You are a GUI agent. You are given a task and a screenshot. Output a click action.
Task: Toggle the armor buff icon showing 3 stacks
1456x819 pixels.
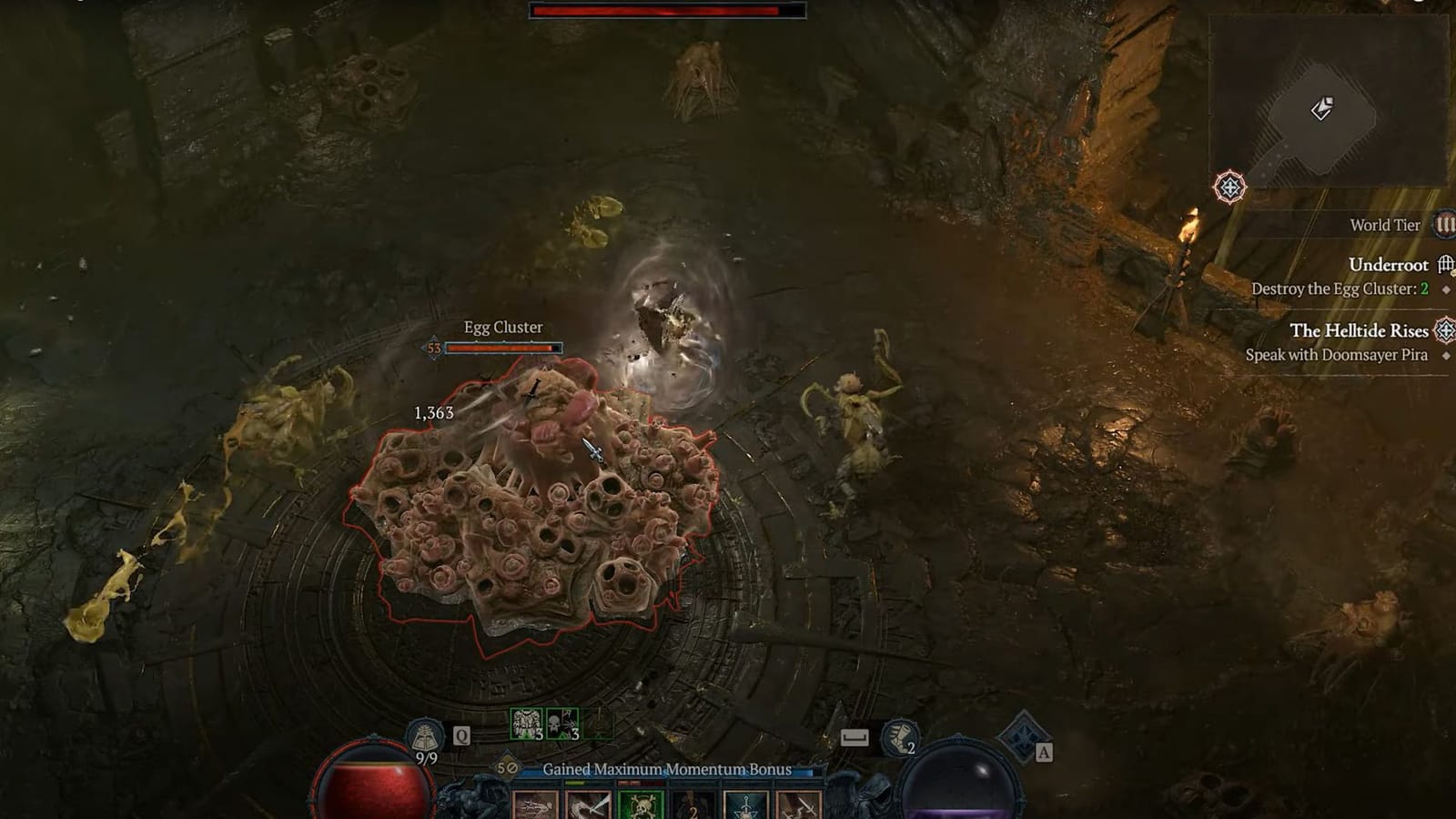[525, 723]
